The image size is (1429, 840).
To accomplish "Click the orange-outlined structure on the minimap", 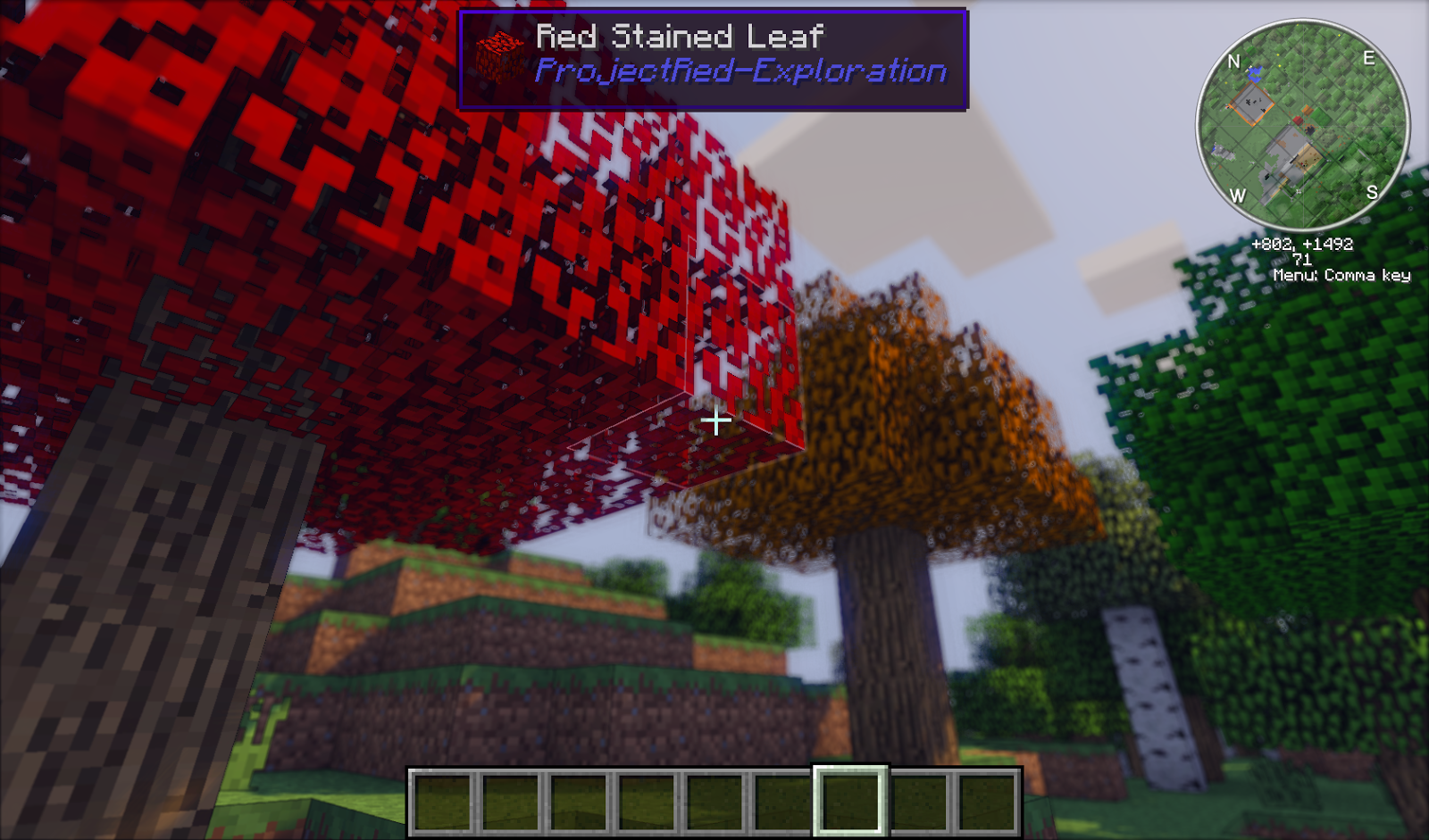I will pyautogui.click(x=1251, y=103).
